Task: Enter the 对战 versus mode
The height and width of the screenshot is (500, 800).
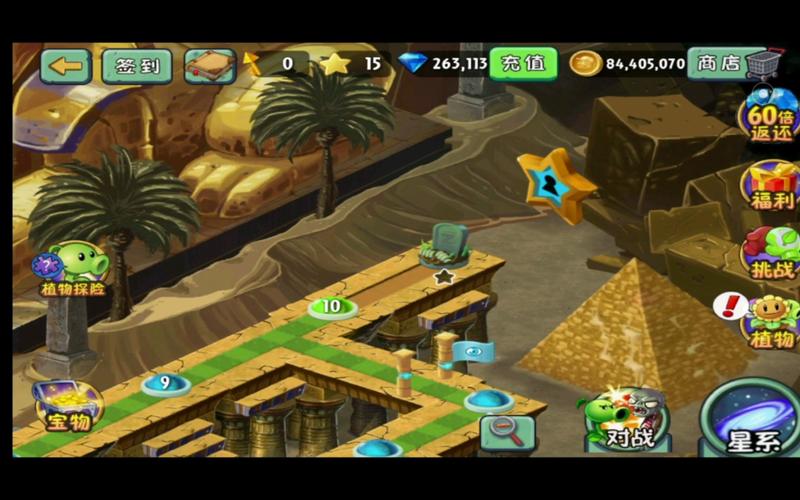Action: 623,418
